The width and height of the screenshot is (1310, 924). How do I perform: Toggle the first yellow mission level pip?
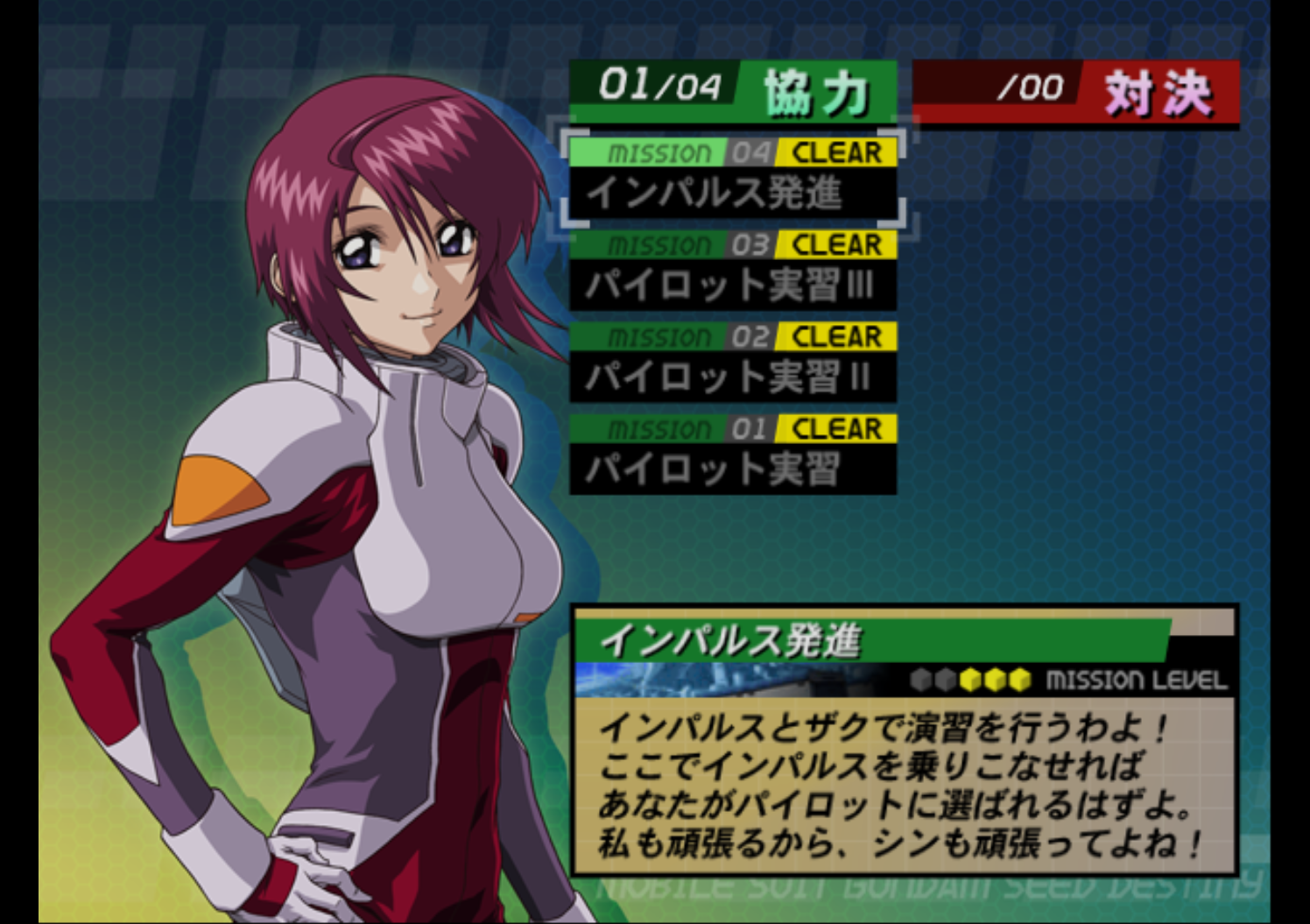(972, 679)
